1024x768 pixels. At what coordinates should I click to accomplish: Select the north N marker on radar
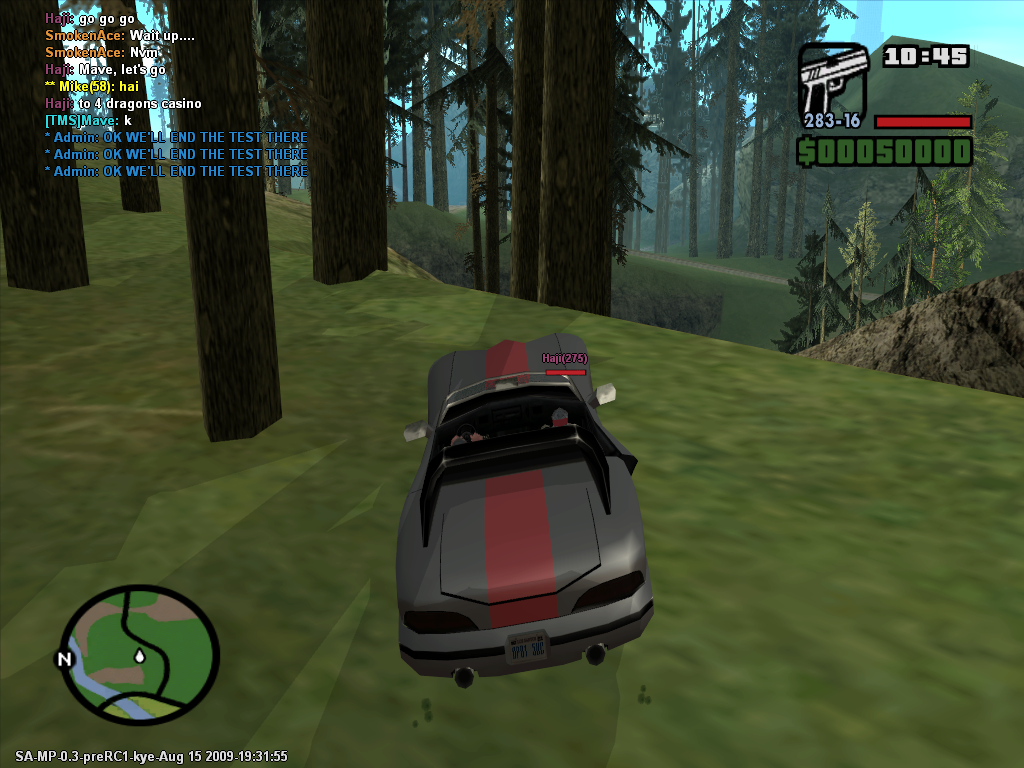click(x=65, y=659)
